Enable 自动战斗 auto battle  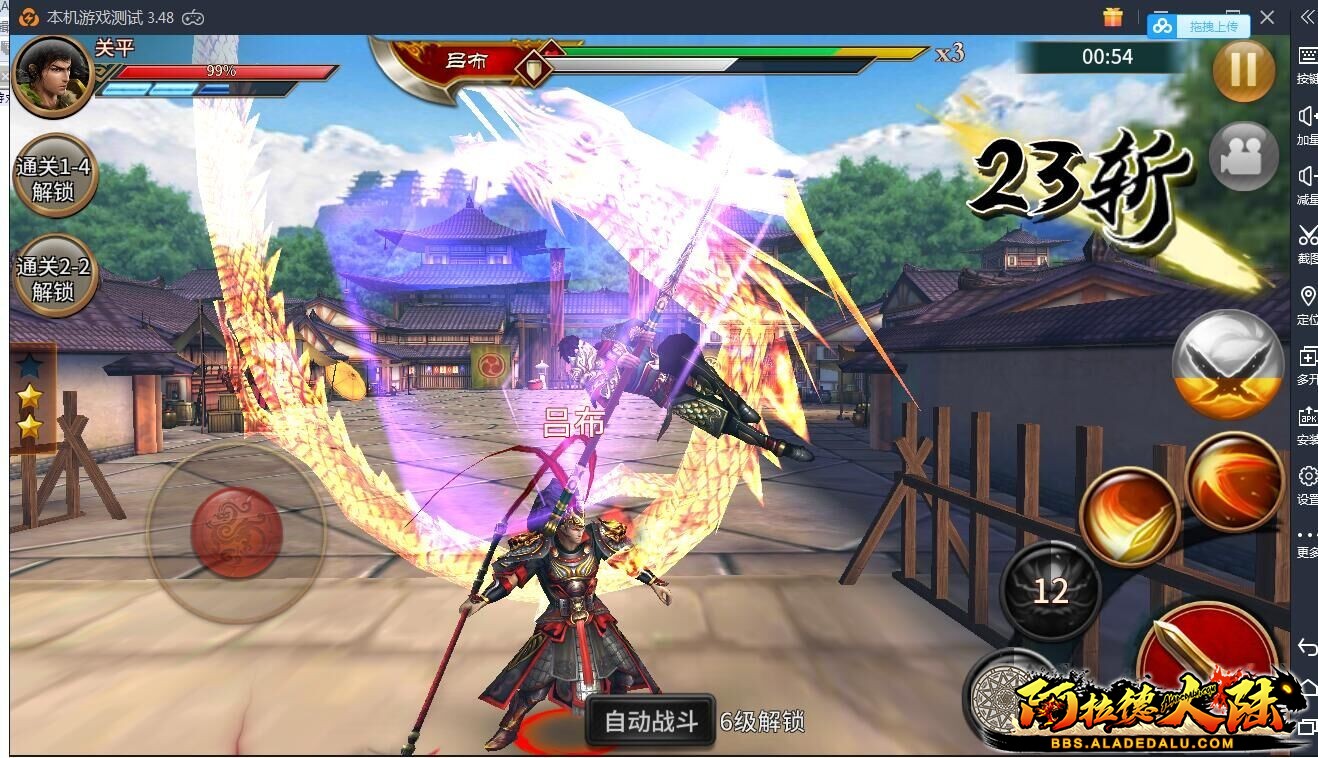[x=650, y=721]
